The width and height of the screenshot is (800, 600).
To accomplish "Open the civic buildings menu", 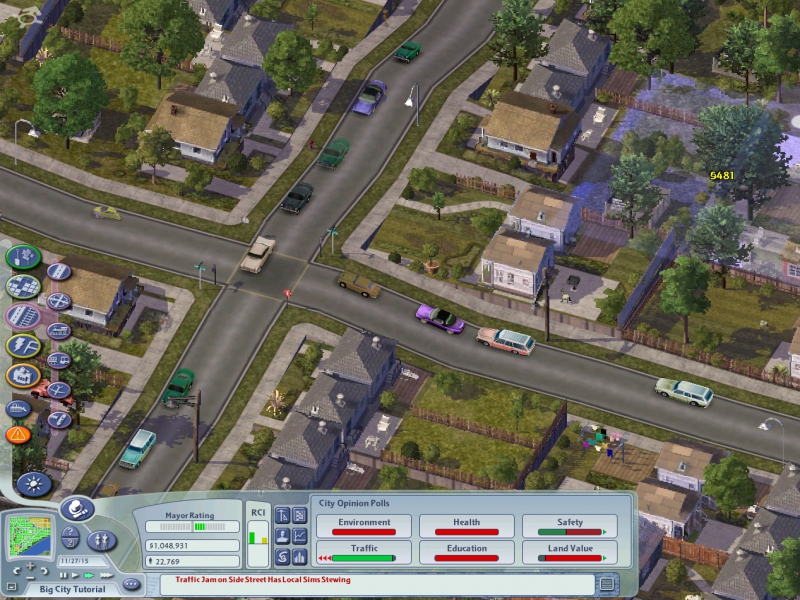I will coord(21,377).
